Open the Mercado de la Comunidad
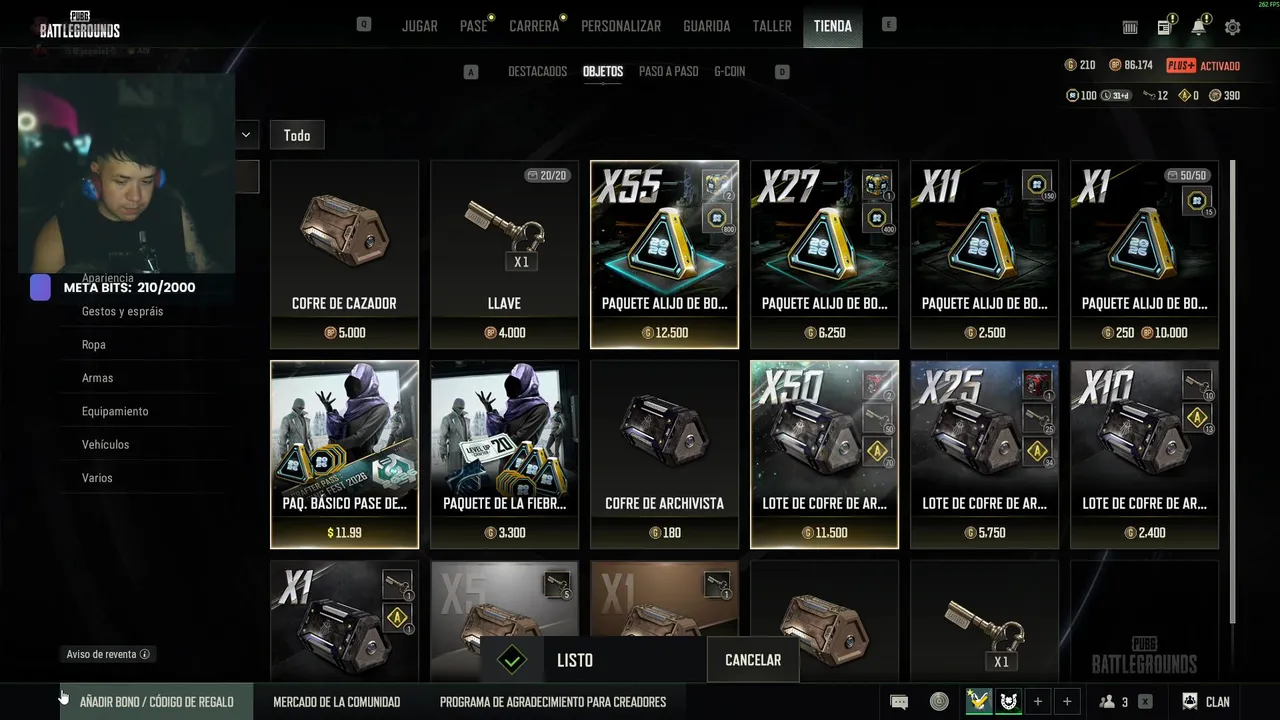The image size is (1280, 720). (336, 702)
